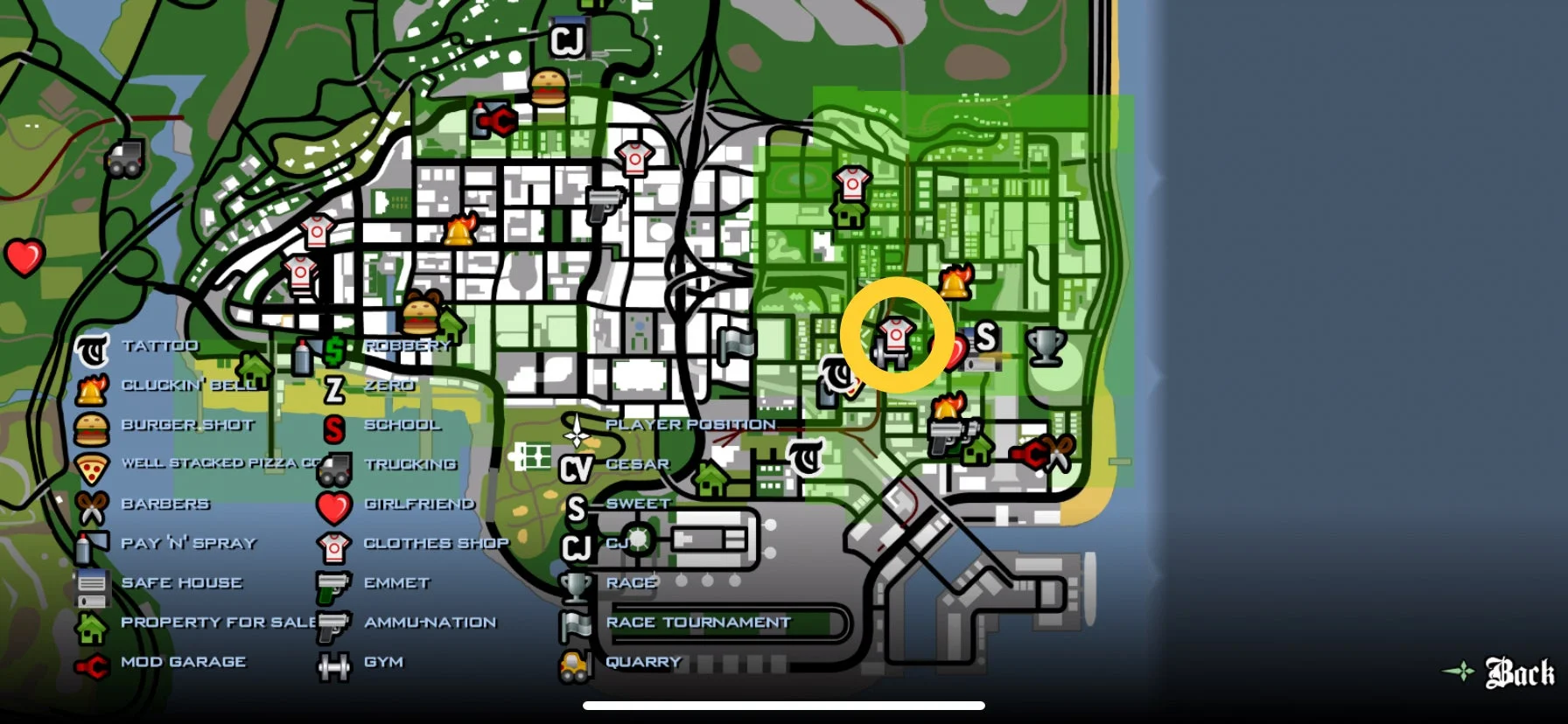Viewport: 1568px width, 724px height.
Task: Click the Sweet safehouse S marker on the map
Action: [988, 337]
